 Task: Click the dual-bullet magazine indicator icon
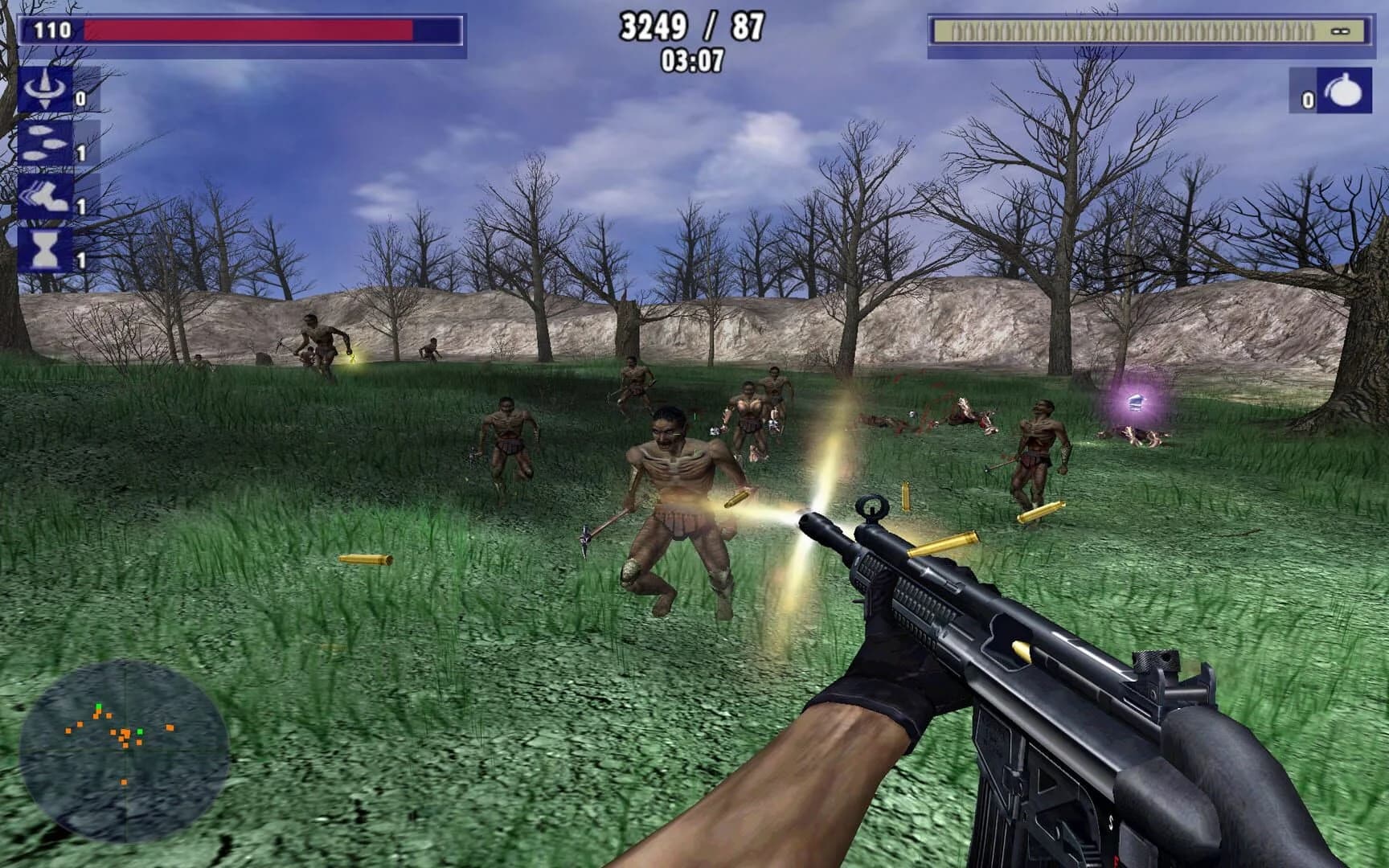1340,32
